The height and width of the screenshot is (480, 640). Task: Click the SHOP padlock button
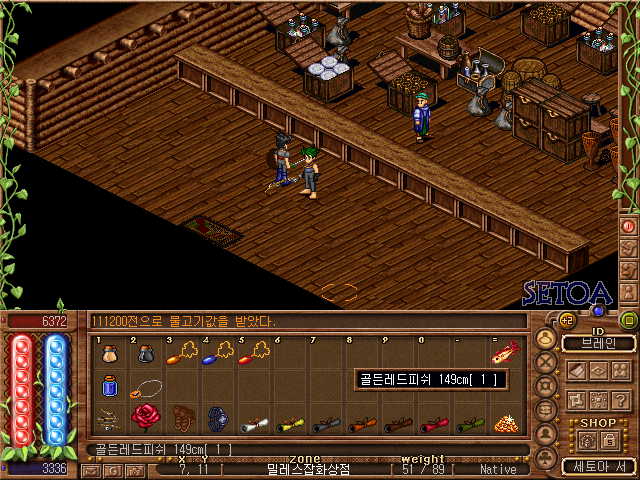point(608,438)
